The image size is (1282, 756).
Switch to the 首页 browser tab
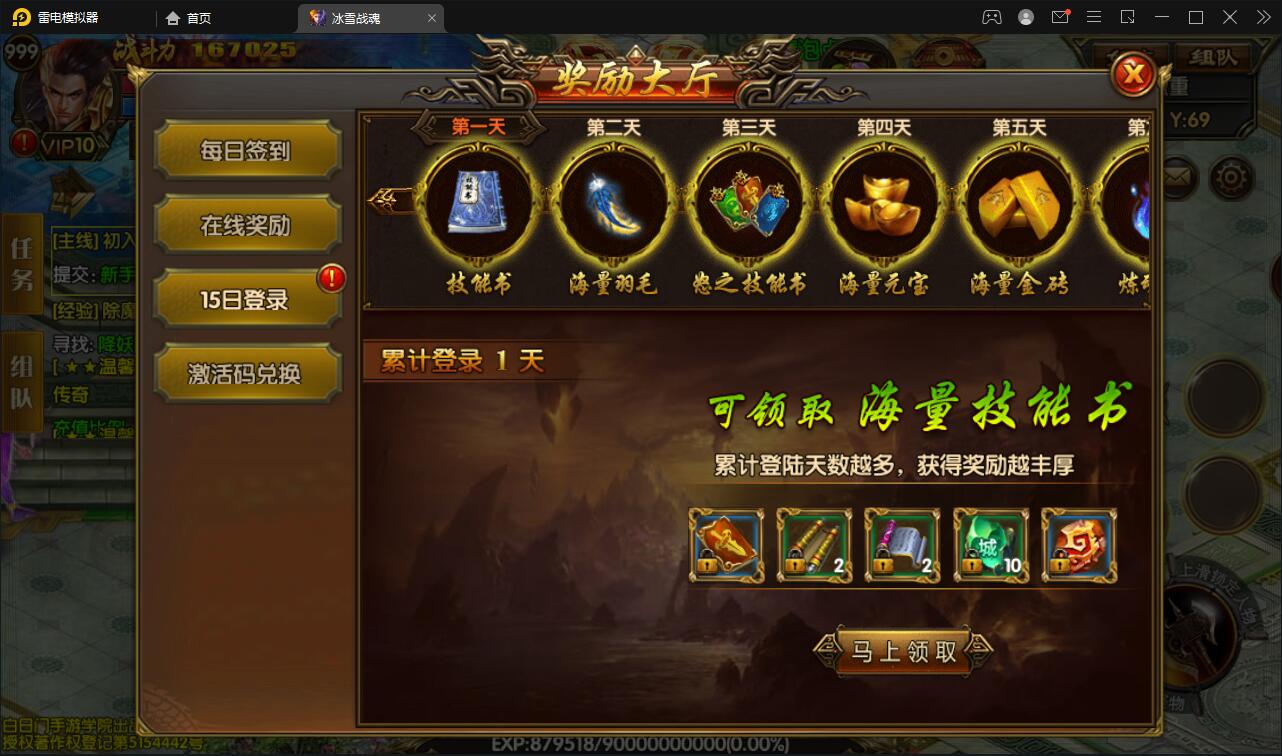pyautogui.click(x=188, y=17)
